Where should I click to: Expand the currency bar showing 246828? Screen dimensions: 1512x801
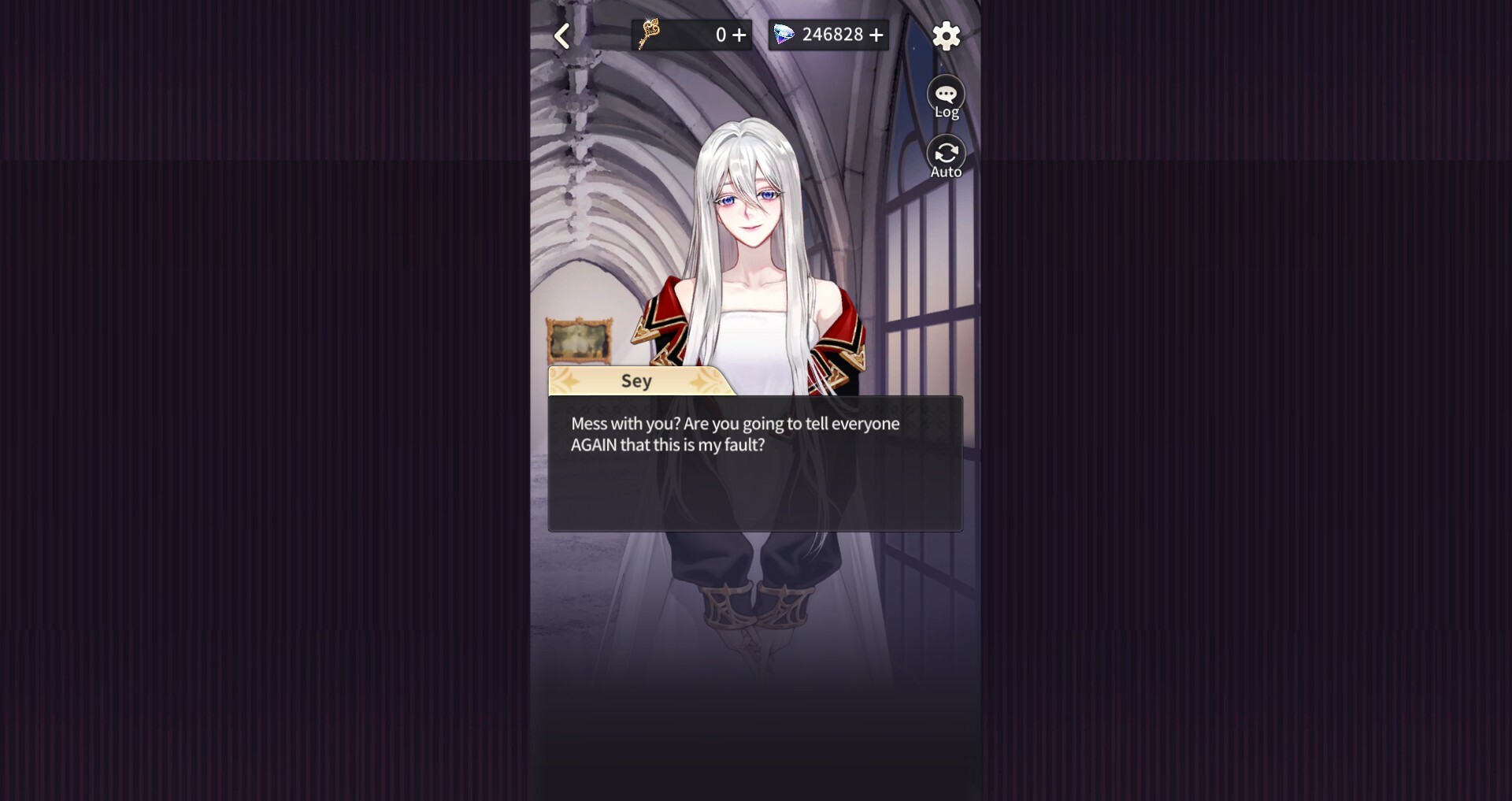[x=828, y=34]
